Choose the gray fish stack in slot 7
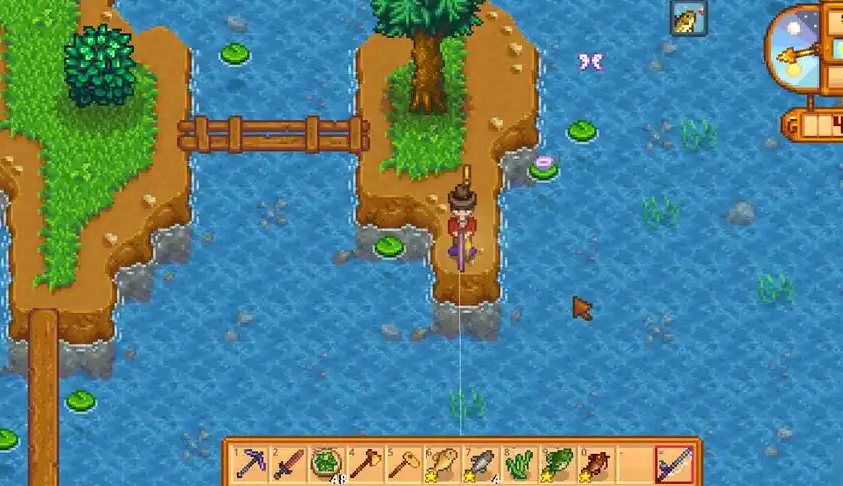Viewport: 843px width, 486px height. point(480,463)
